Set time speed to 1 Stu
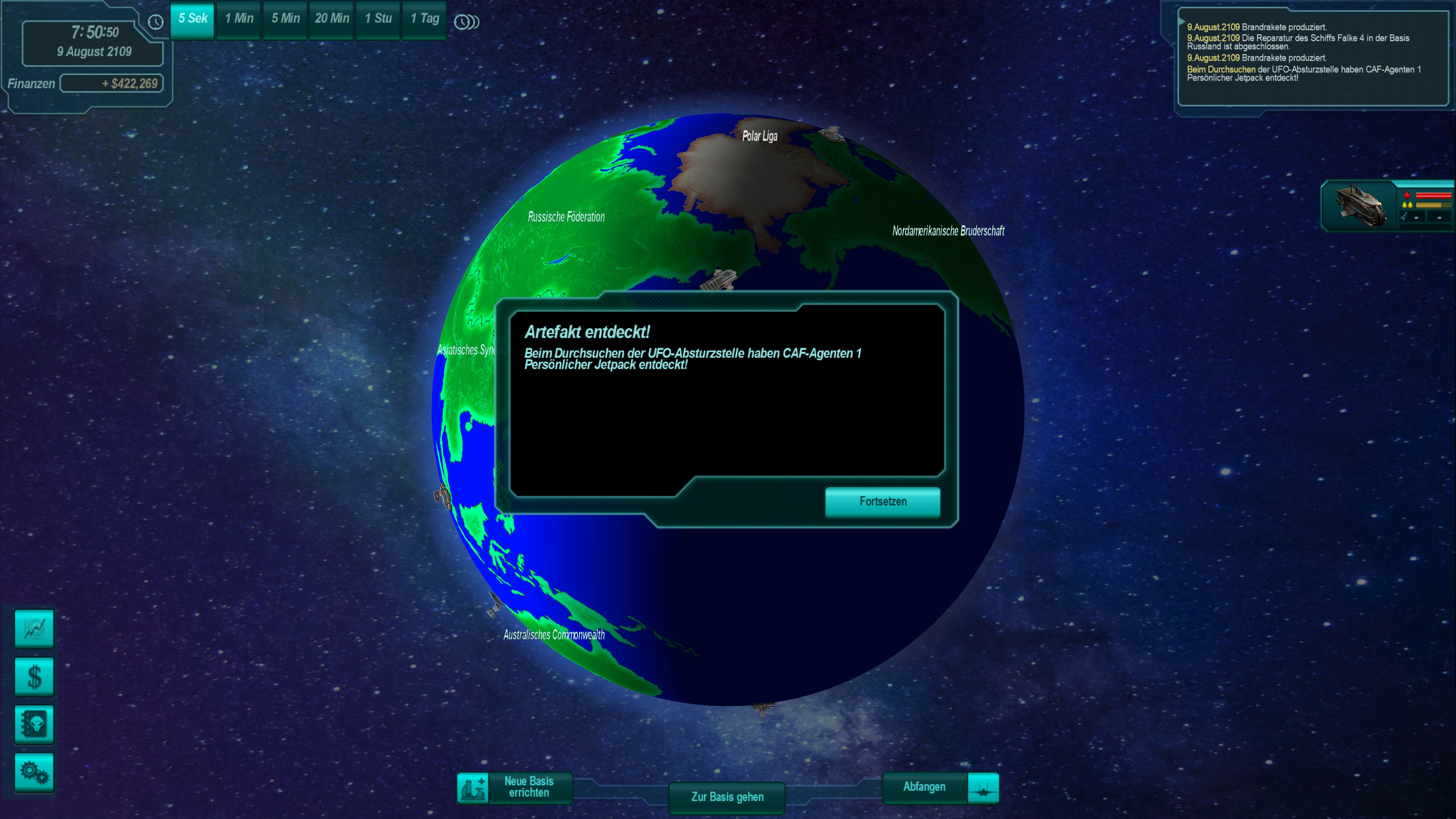This screenshot has height=819, width=1456. point(378,19)
